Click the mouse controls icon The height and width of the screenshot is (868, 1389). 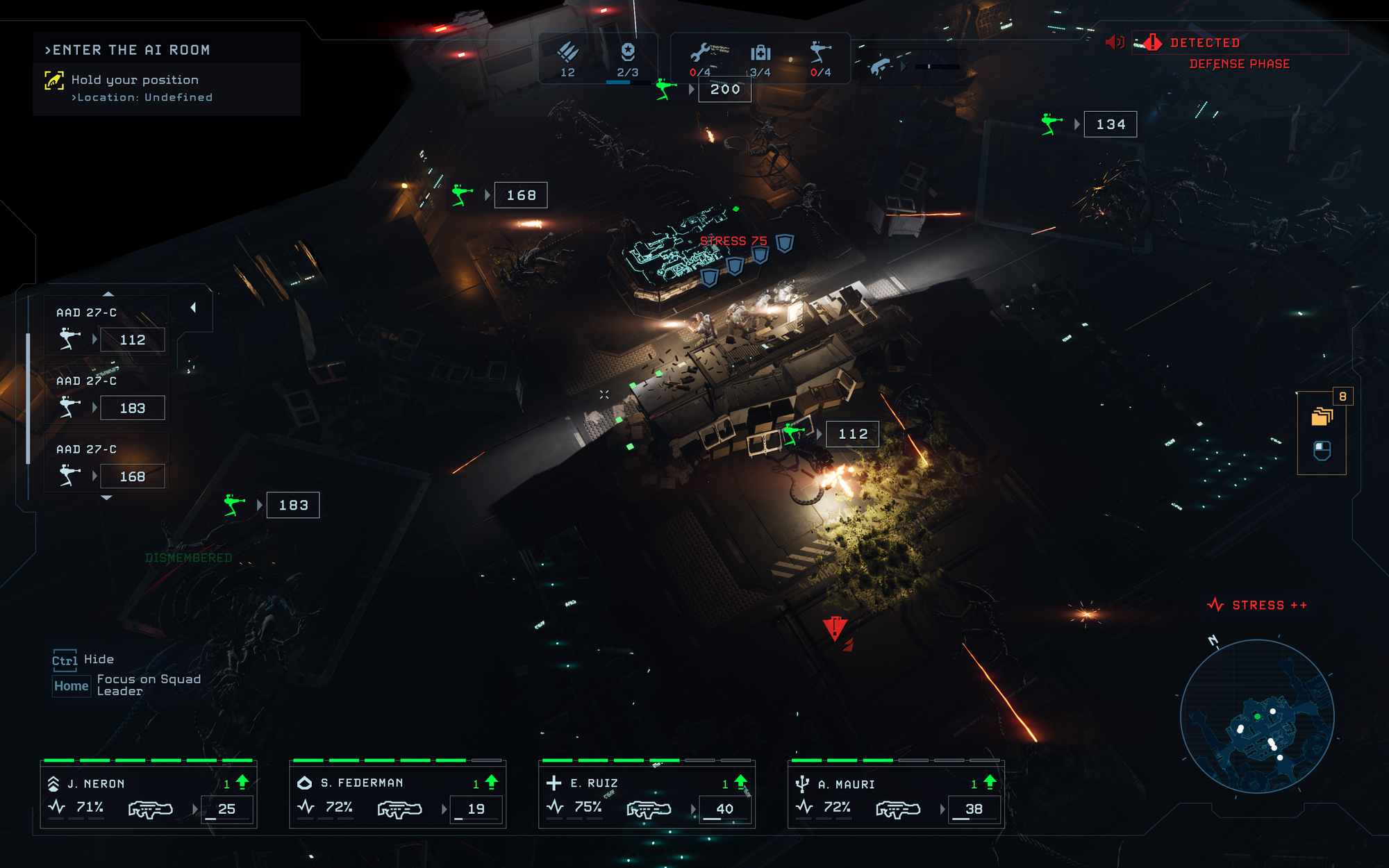point(1322,451)
